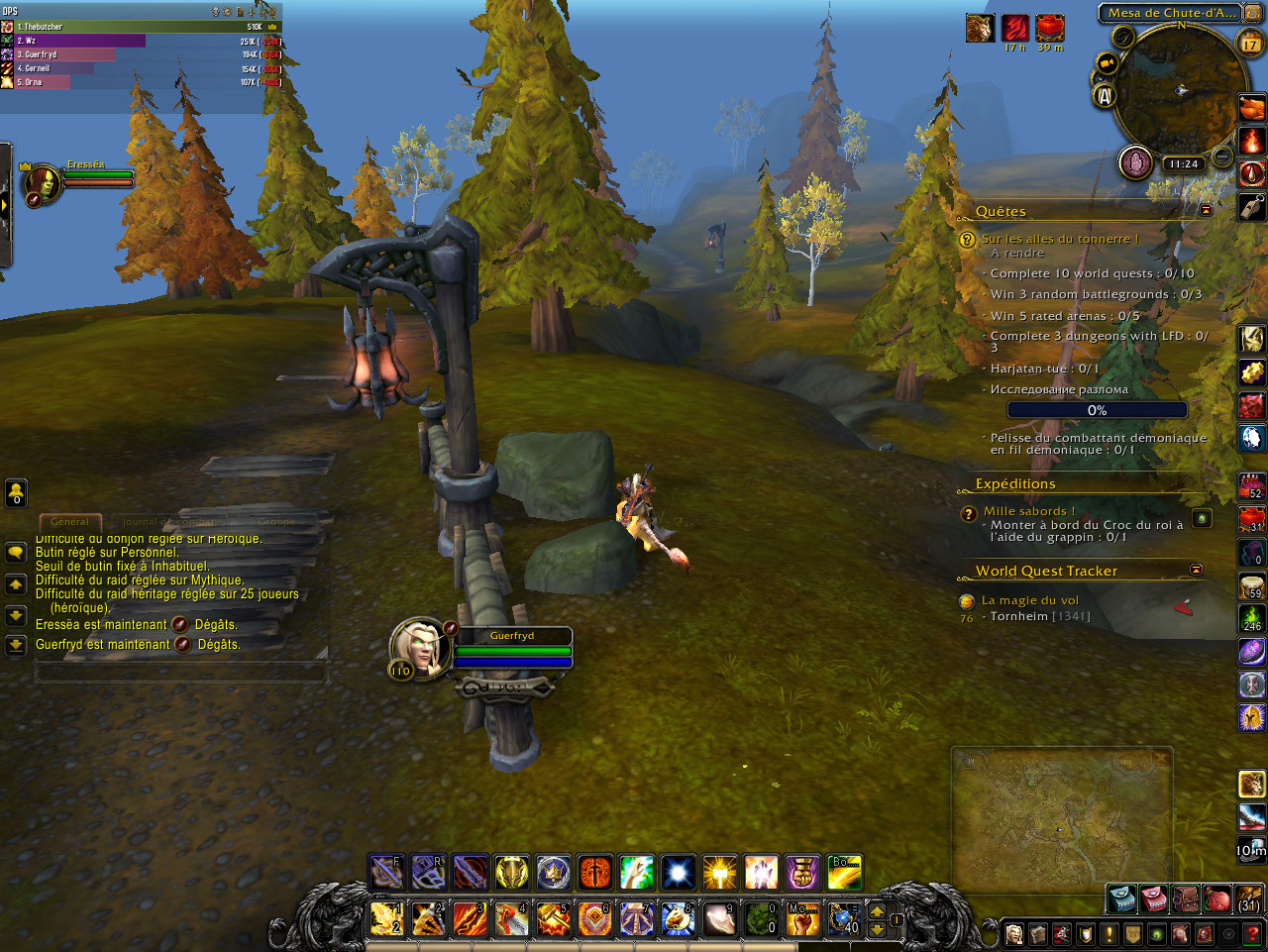Viewport: 1268px width, 952px height.
Task: Switch to the Général chat tab
Action: pos(69,521)
